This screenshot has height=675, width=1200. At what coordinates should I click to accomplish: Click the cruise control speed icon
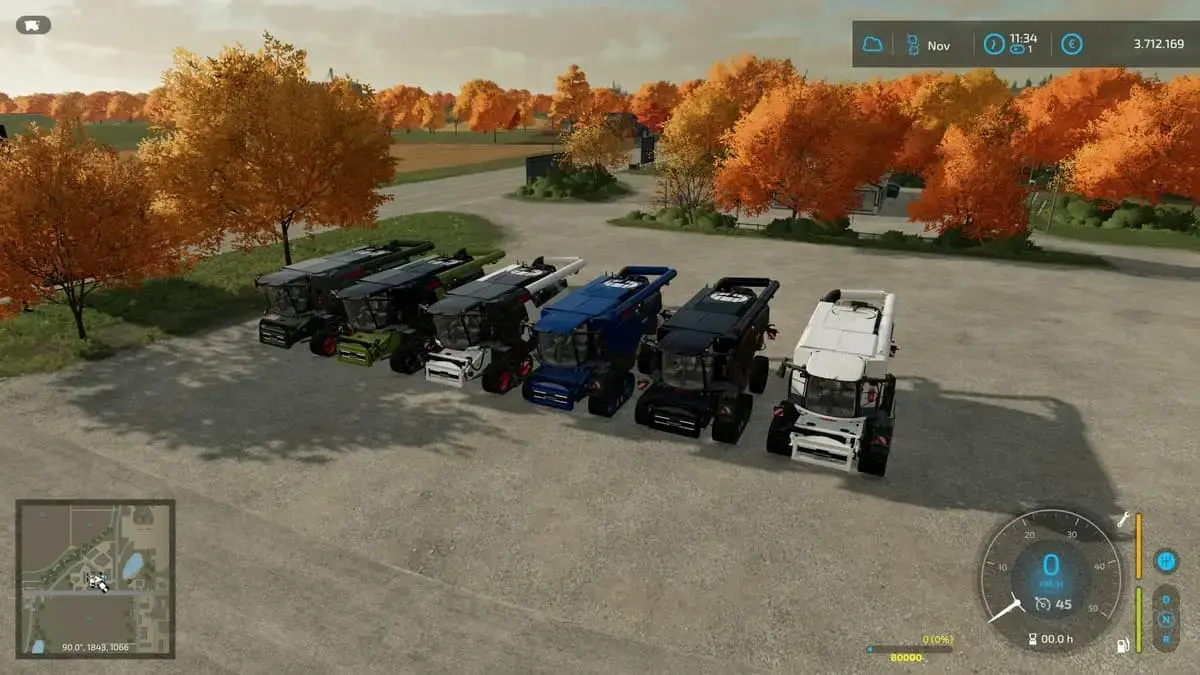pyautogui.click(x=1041, y=602)
